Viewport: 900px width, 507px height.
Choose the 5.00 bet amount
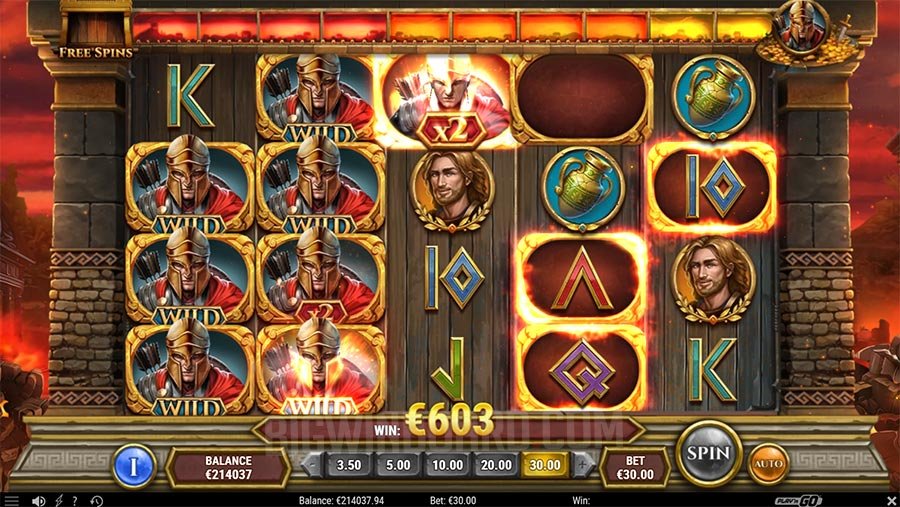(x=398, y=465)
